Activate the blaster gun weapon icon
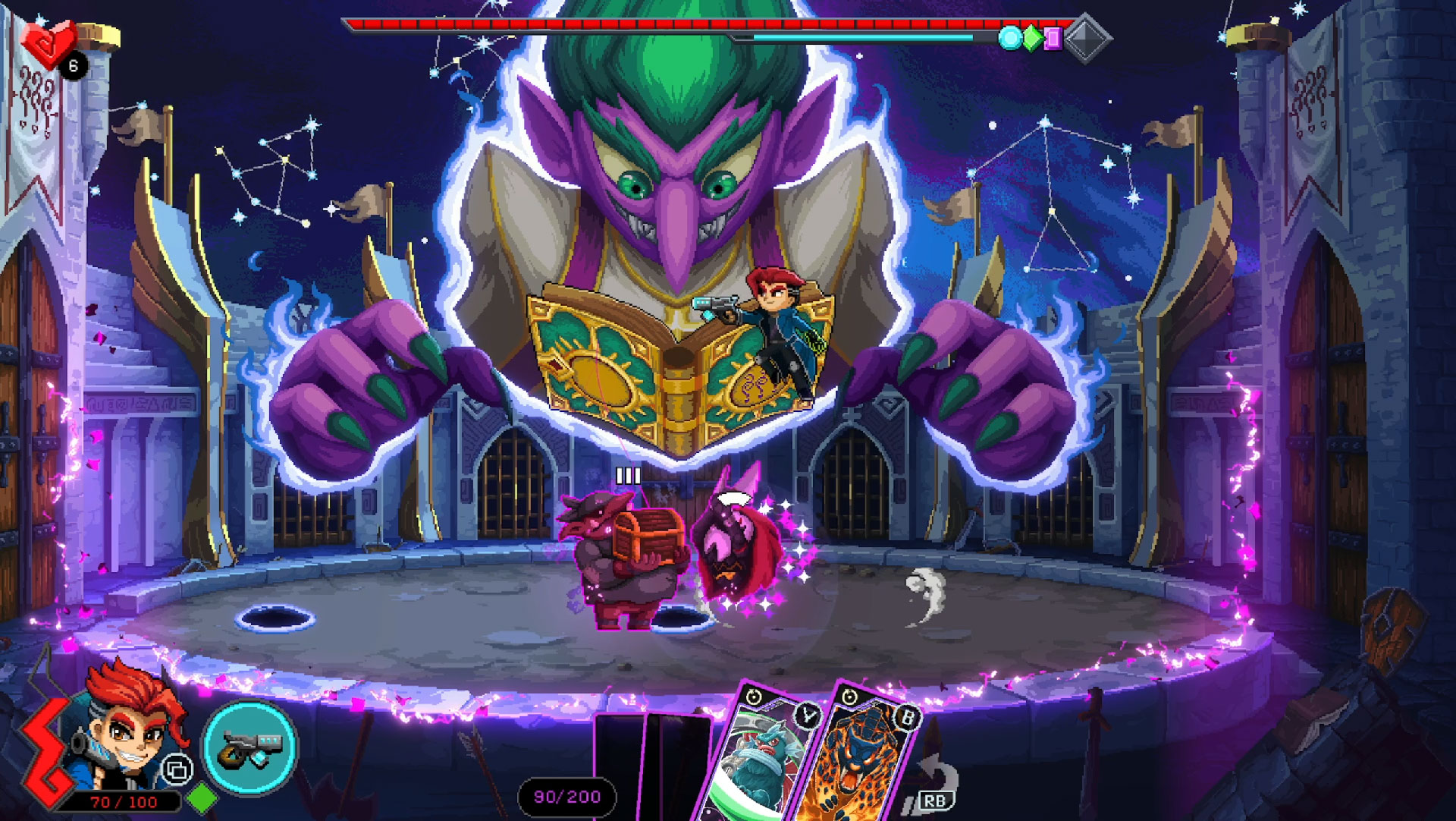 point(249,748)
